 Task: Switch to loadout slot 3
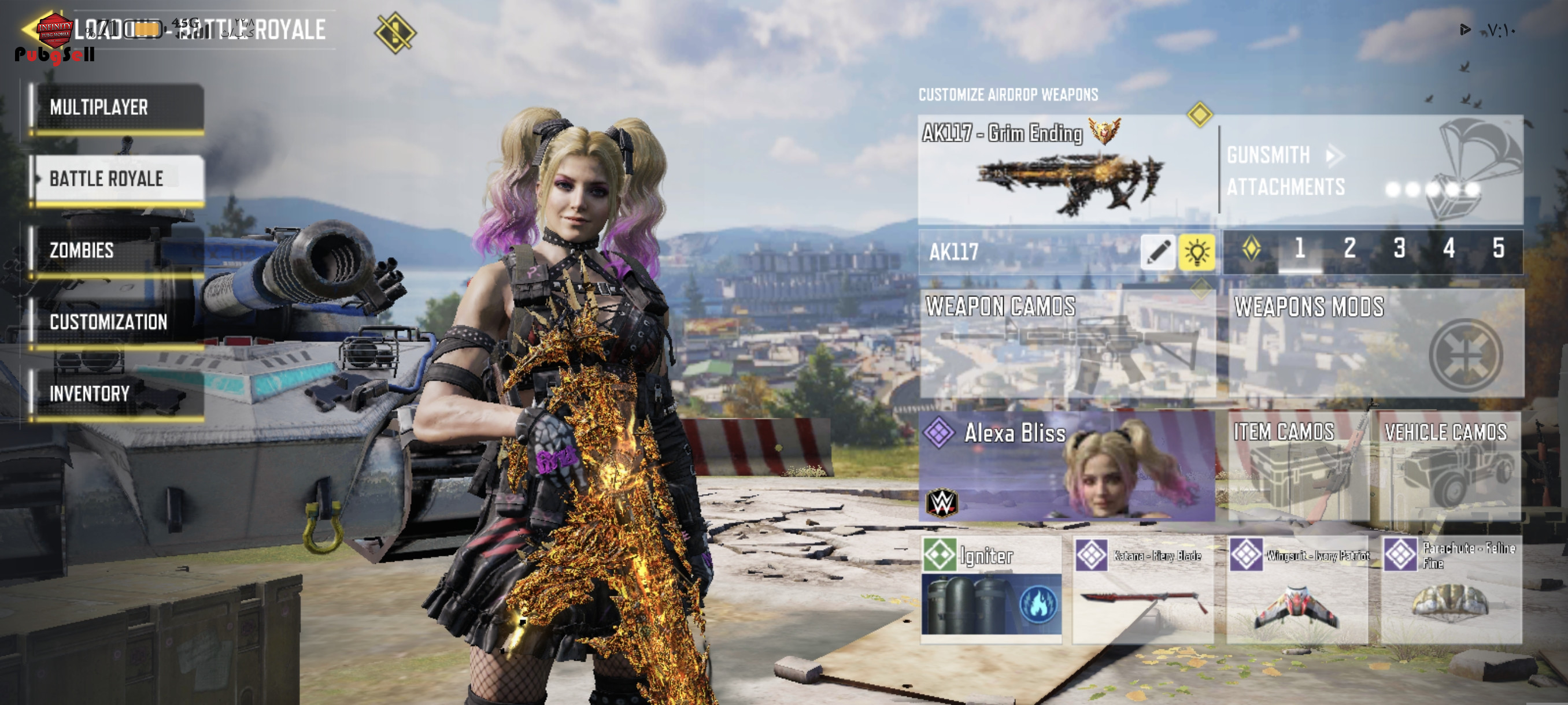[1399, 248]
